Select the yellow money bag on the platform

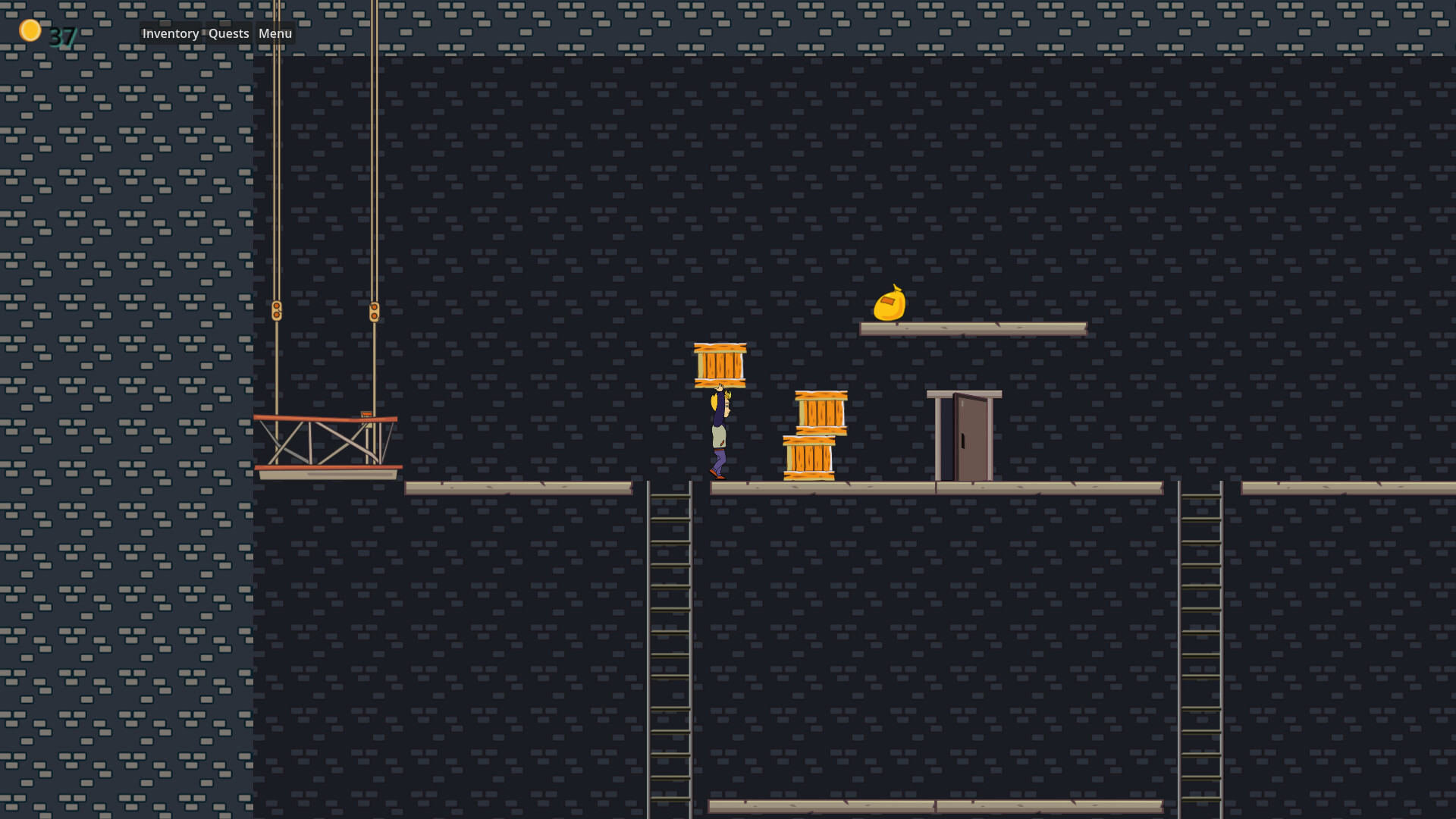[890, 303]
